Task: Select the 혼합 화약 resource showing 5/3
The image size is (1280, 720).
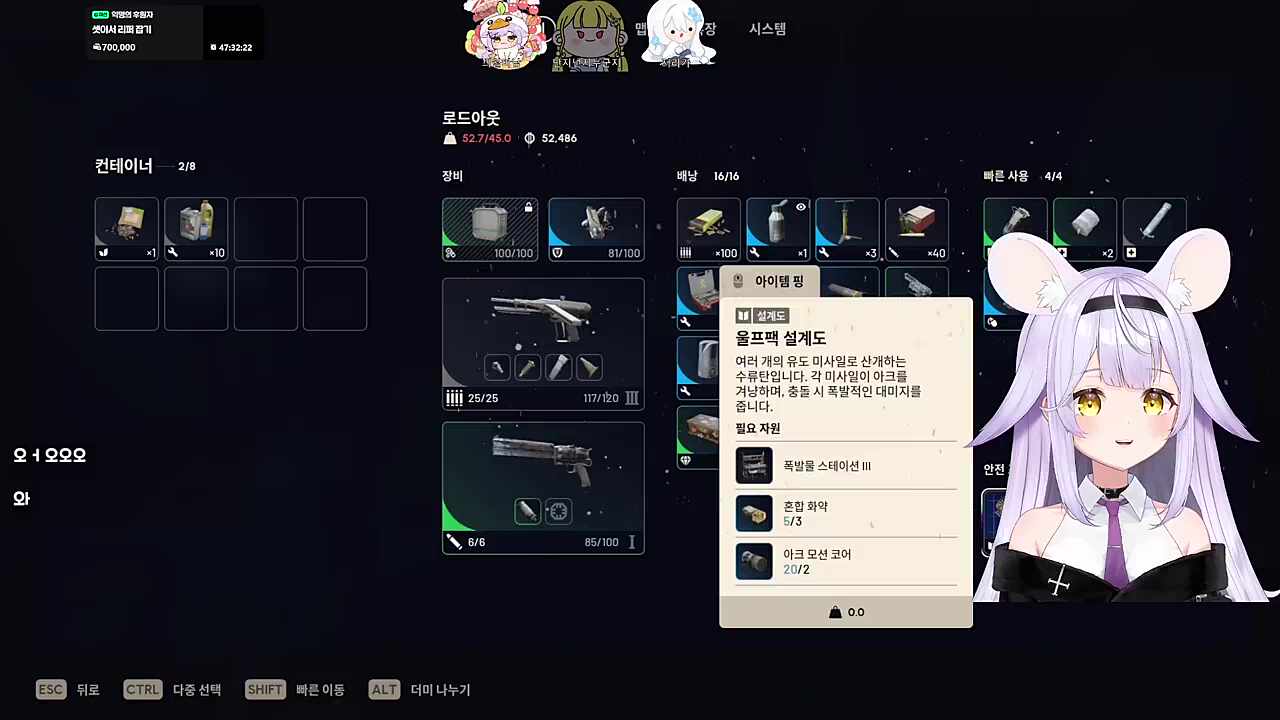Action: coord(754,513)
